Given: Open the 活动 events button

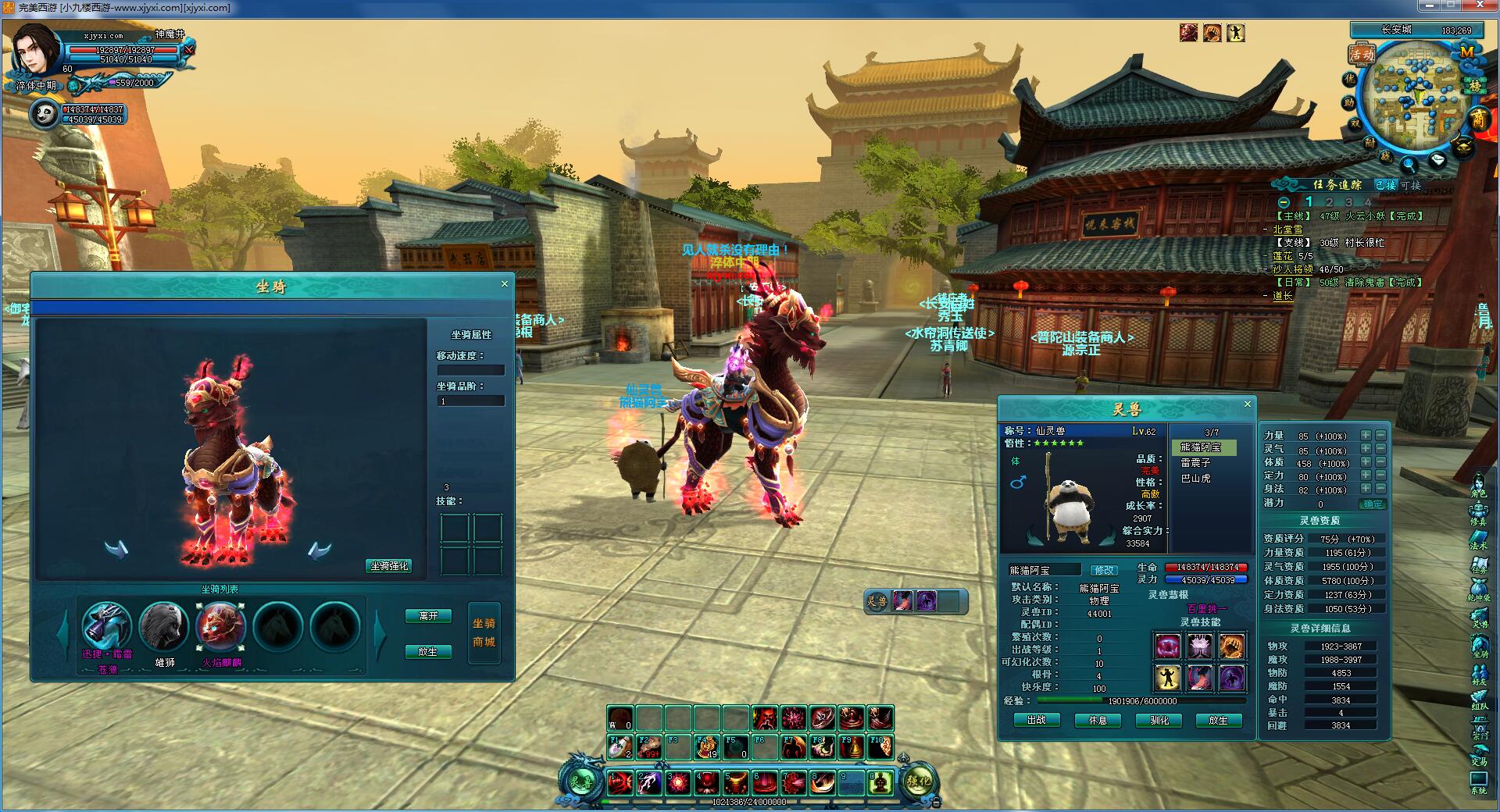Looking at the screenshot, I should (x=1362, y=55).
